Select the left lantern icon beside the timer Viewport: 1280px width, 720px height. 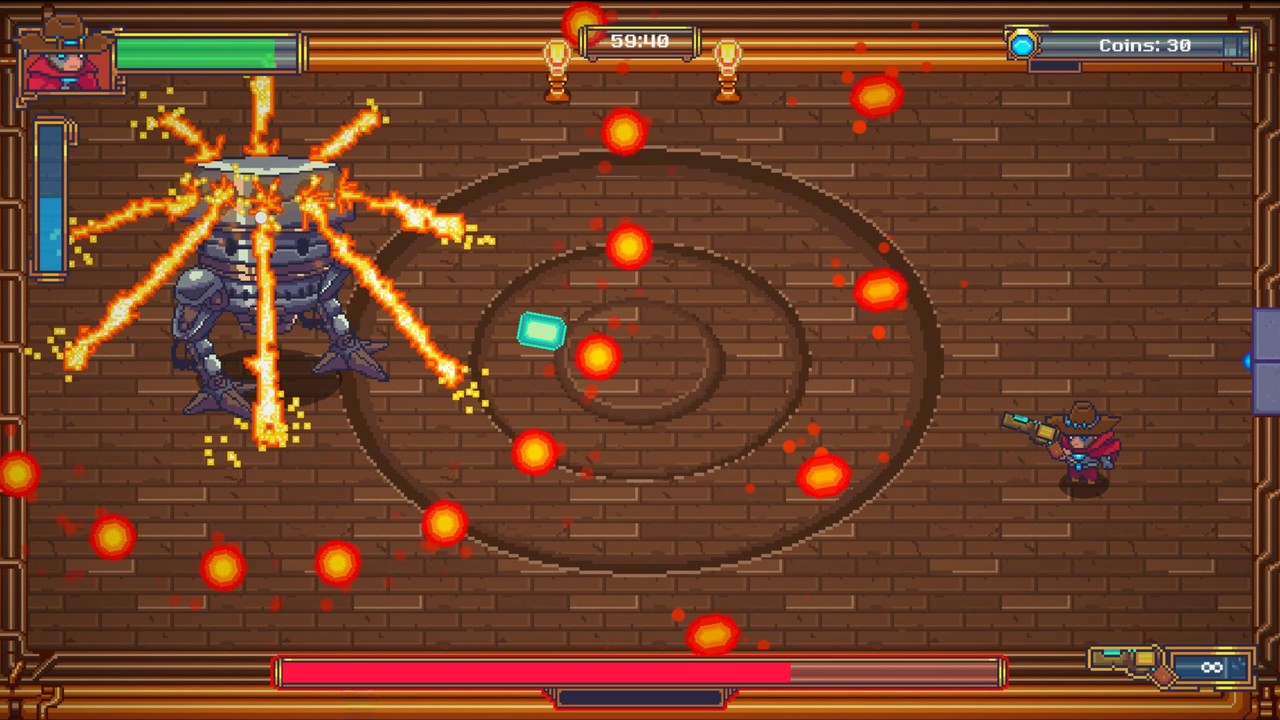(x=557, y=55)
